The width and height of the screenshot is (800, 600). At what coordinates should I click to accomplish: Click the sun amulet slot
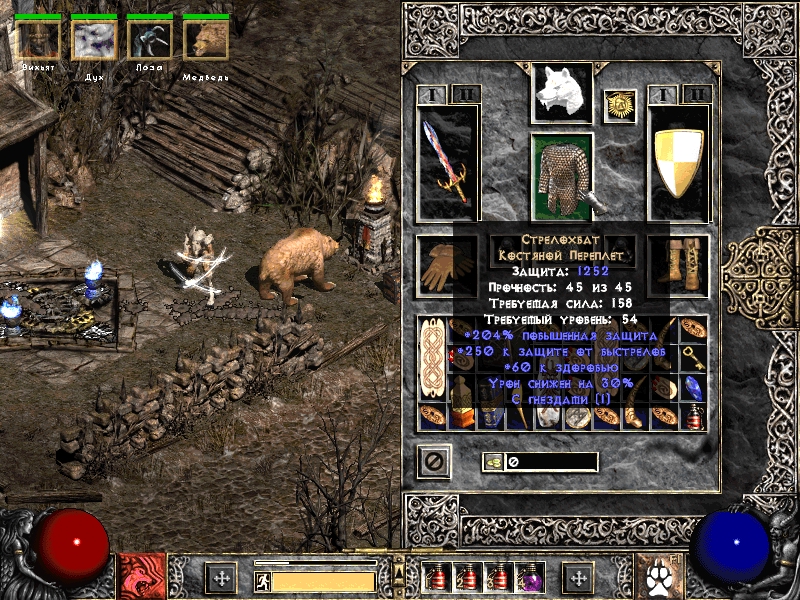[x=620, y=105]
